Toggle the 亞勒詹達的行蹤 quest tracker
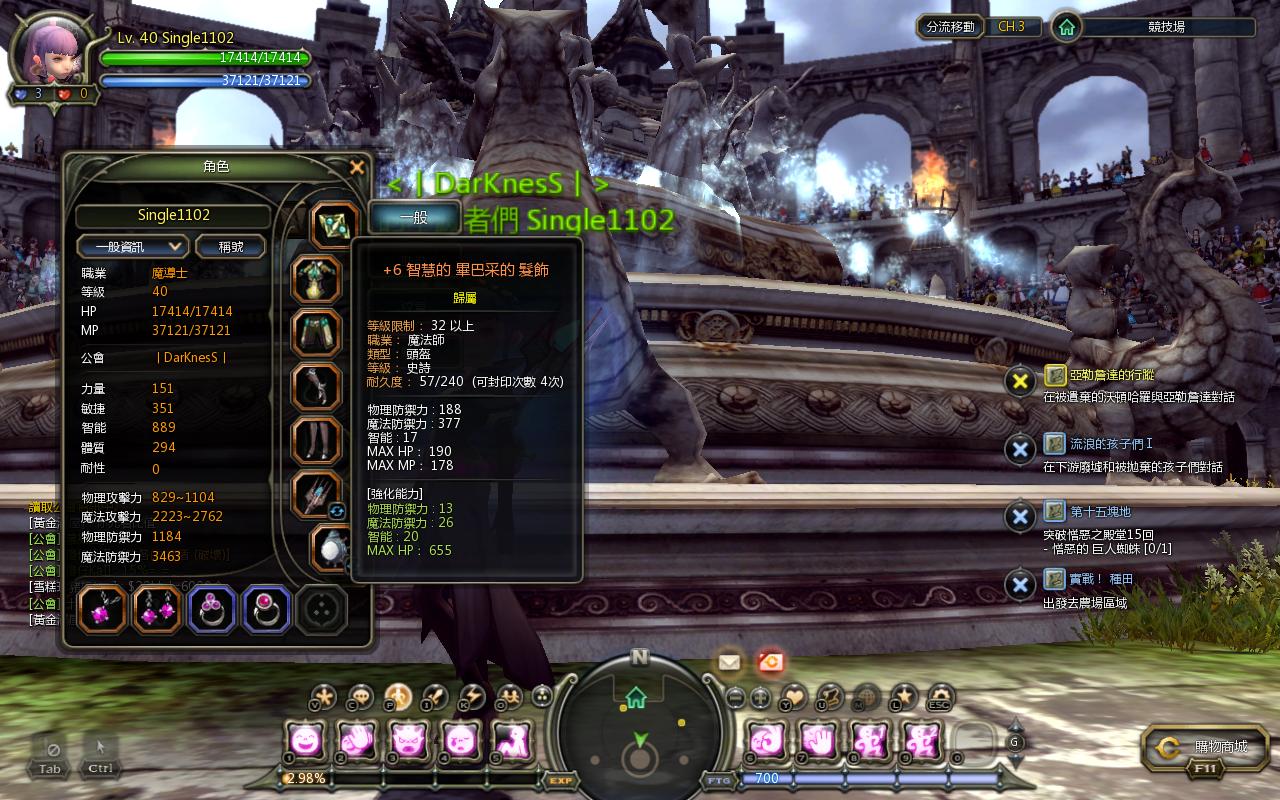1280x800 pixels. click(1019, 381)
